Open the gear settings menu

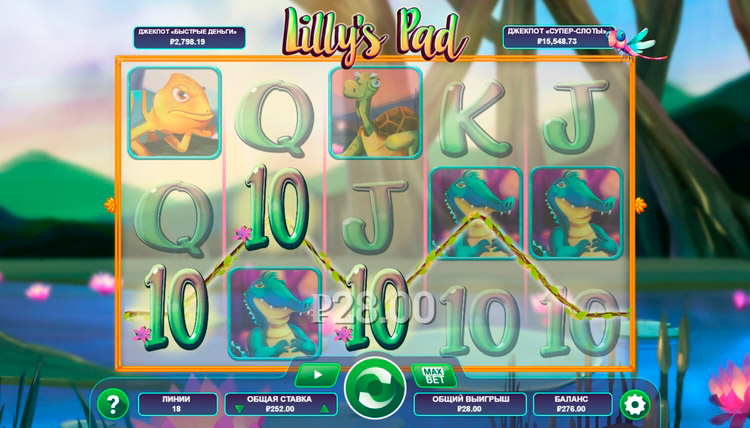[633, 403]
